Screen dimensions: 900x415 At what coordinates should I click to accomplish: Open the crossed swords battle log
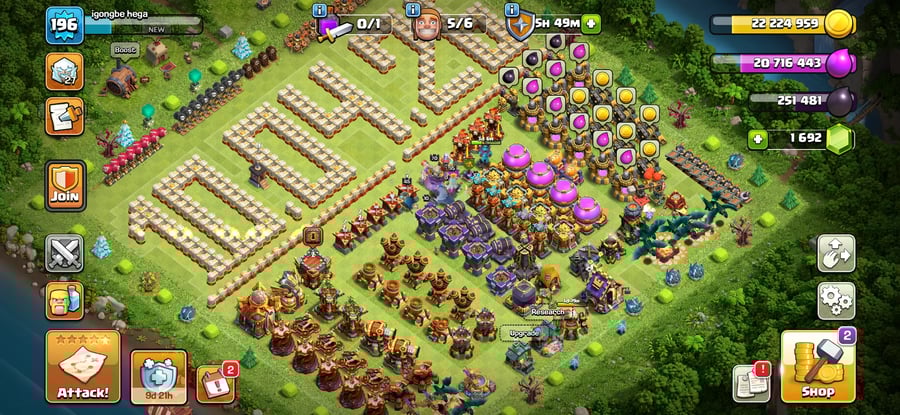point(64,253)
